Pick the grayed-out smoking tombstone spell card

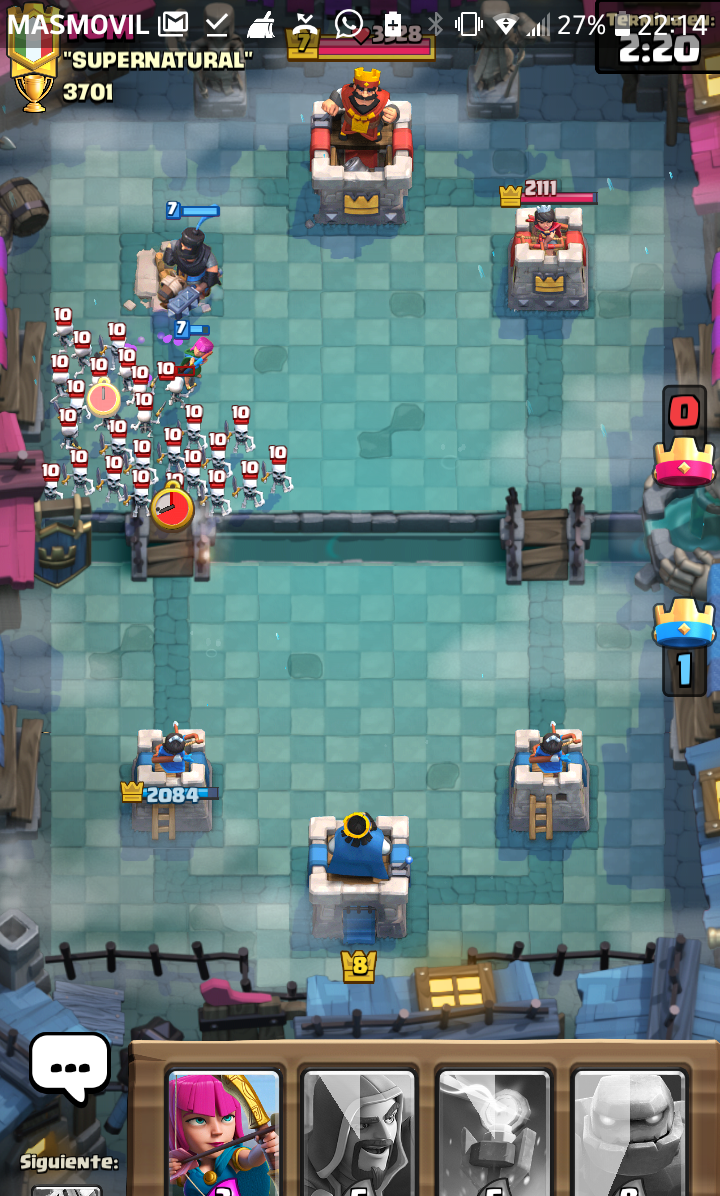click(494, 1135)
